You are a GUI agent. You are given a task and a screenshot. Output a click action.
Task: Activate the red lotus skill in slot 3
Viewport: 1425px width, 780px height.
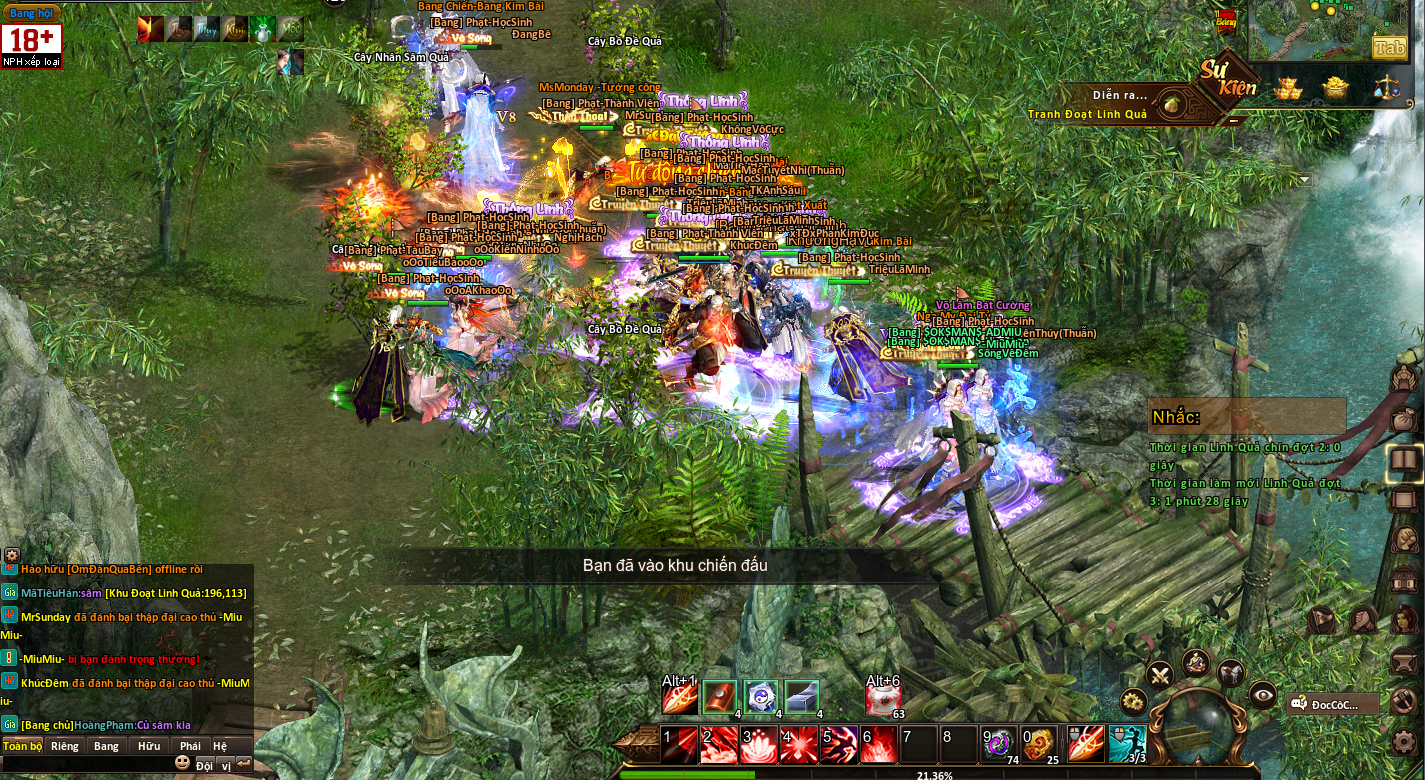pos(759,745)
